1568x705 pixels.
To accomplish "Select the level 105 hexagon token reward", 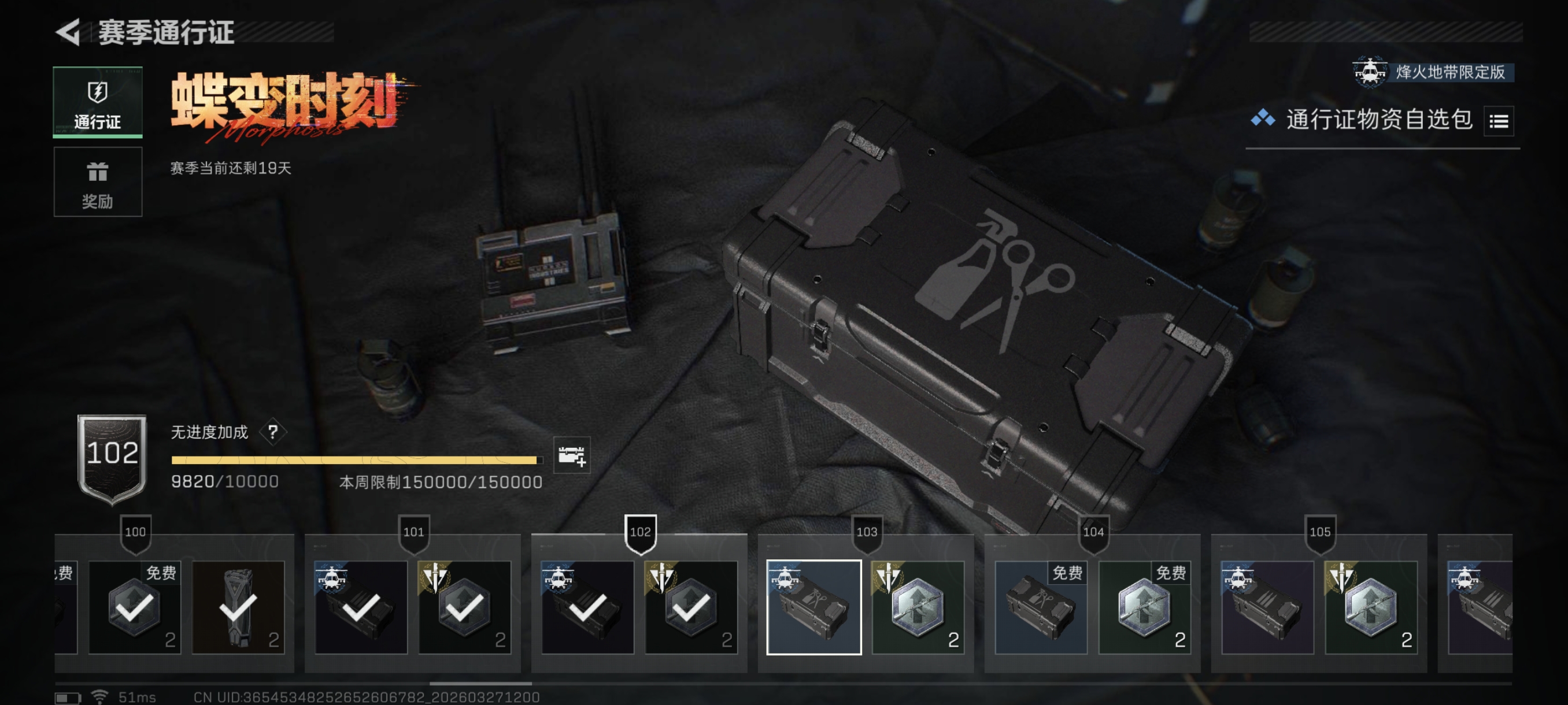I will pyautogui.click(x=1370, y=607).
